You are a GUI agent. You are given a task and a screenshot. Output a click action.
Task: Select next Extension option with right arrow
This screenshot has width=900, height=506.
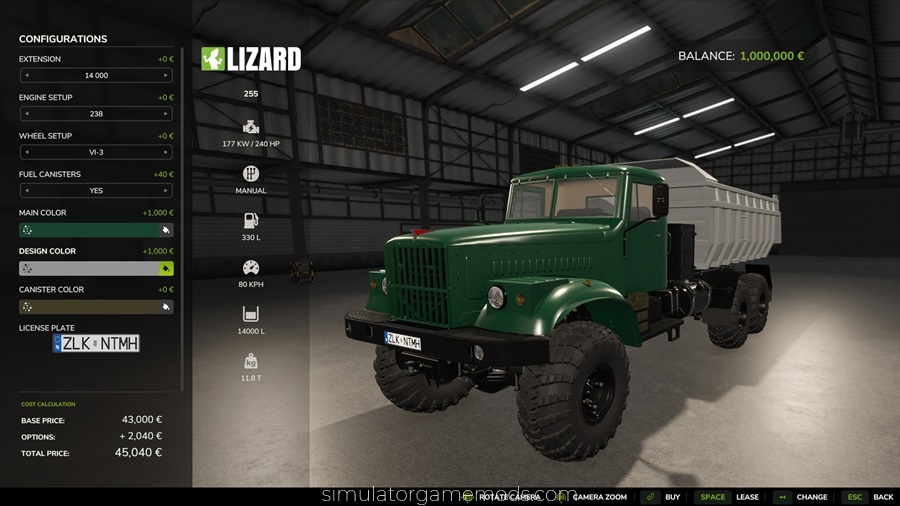166,75
